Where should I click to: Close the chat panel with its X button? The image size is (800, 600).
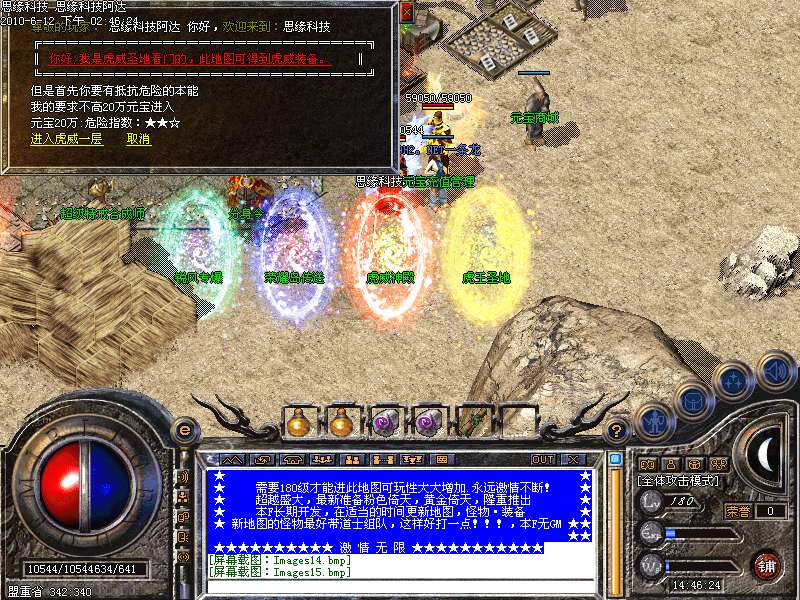coord(575,459)
